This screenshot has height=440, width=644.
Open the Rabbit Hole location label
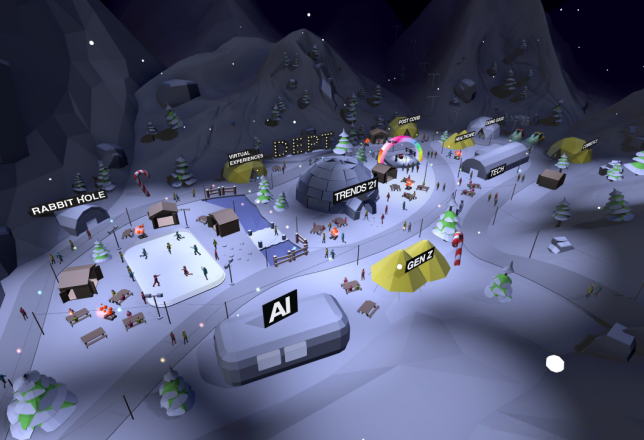pos(69,207)
